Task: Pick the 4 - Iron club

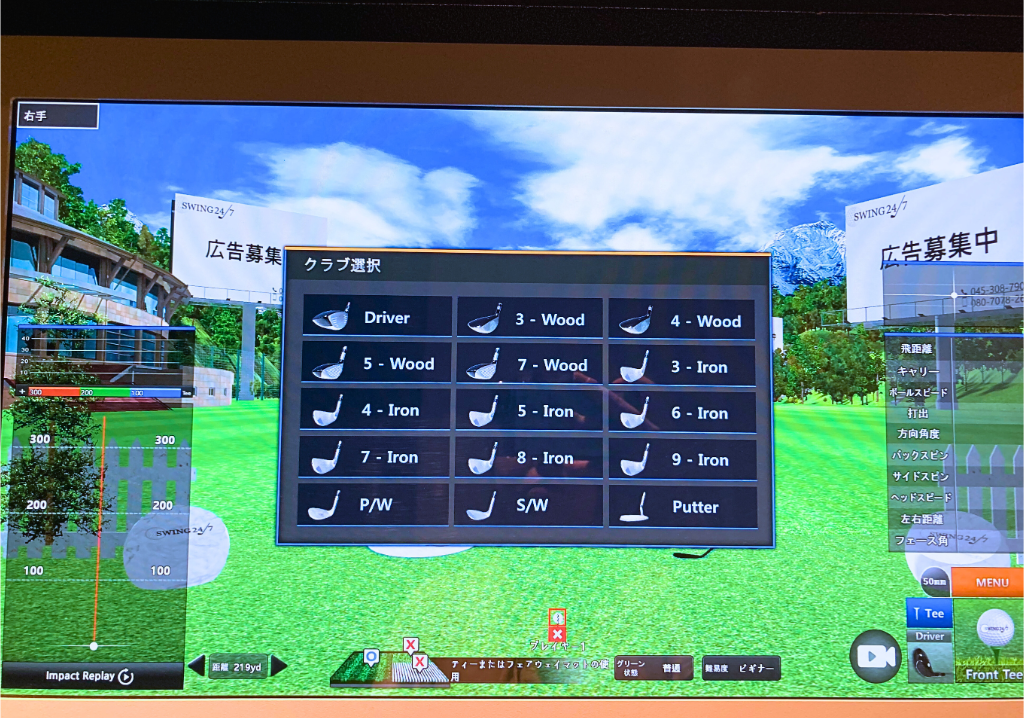Action: 374,410
